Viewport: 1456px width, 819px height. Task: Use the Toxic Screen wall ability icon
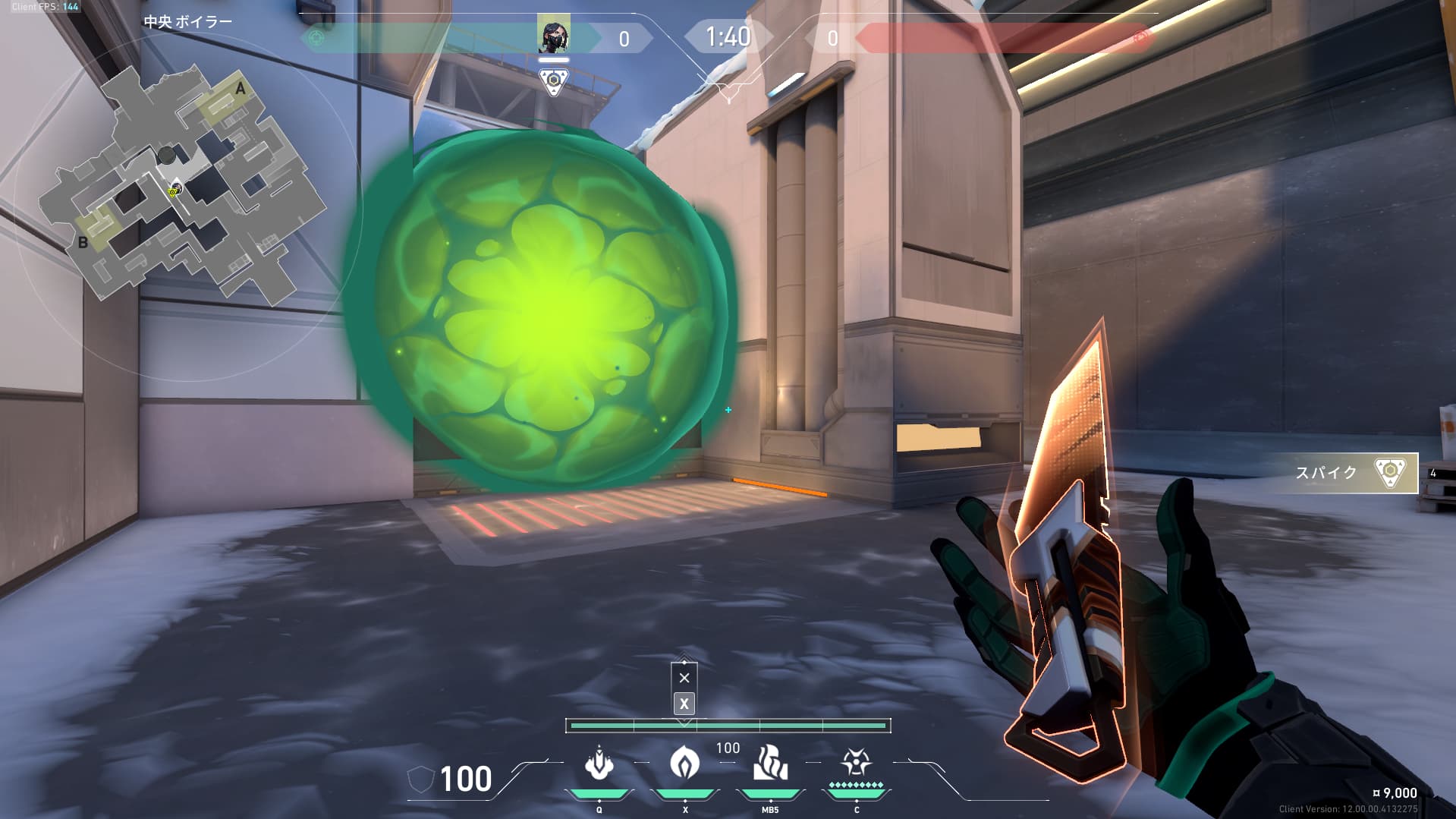770,763
